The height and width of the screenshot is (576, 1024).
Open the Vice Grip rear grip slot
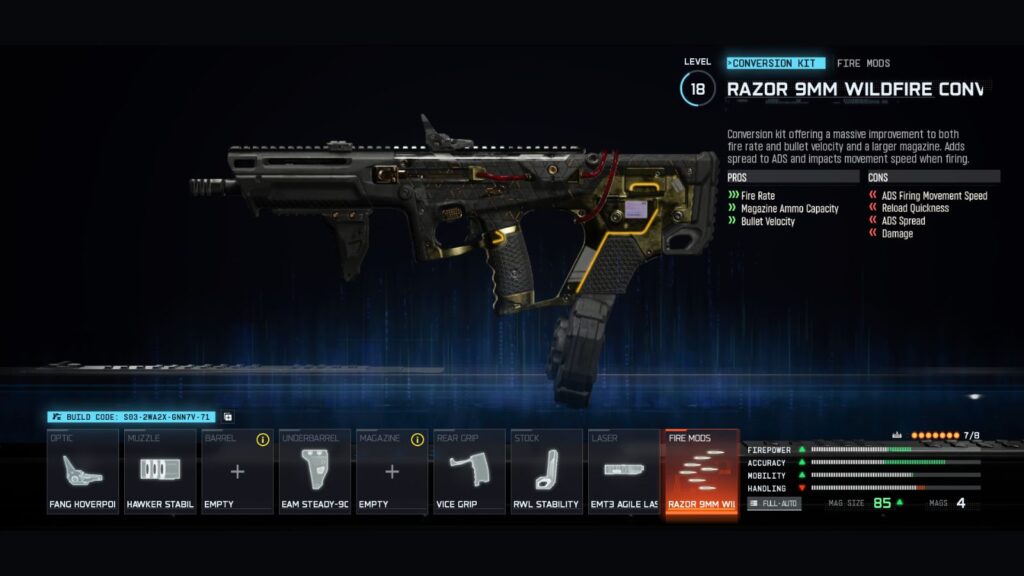[x=469, y=471]
